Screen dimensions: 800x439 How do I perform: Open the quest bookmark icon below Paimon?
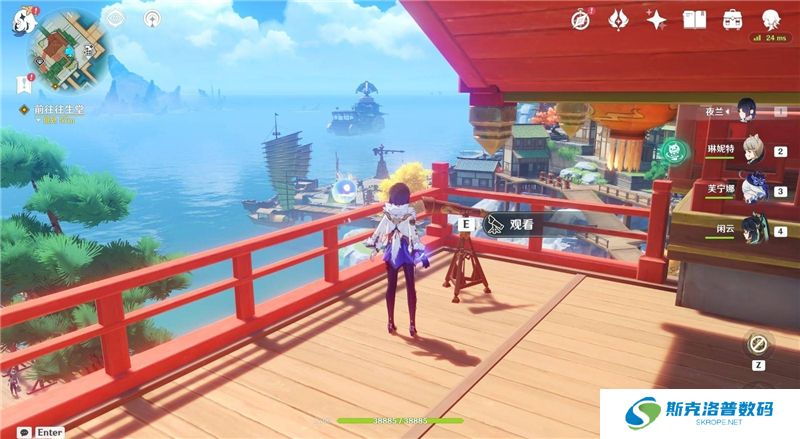[21, 82]
